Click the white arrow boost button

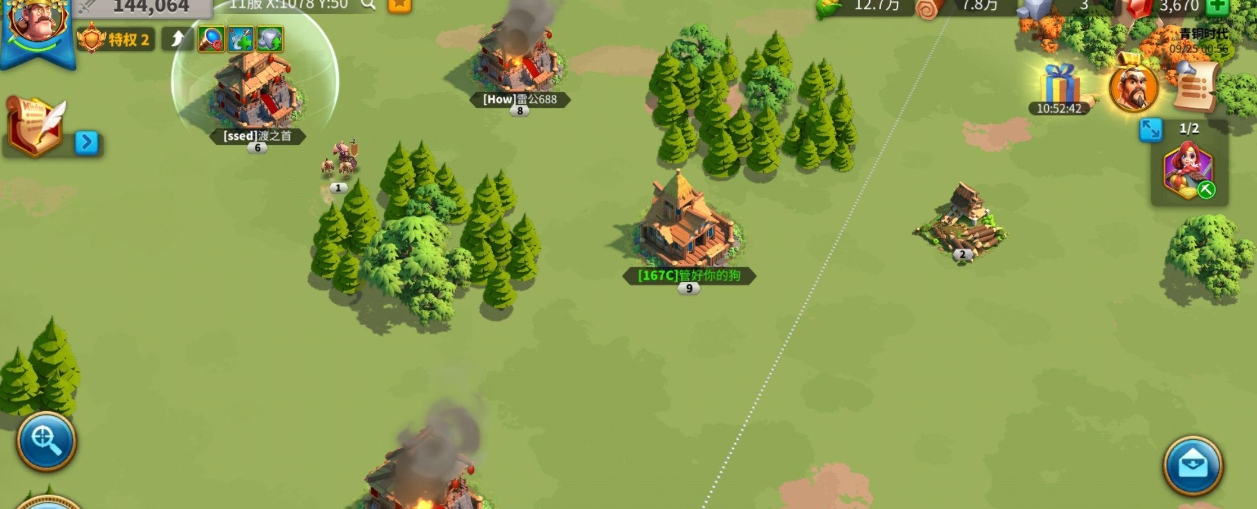pyautogui.click(x=177, y=39)
